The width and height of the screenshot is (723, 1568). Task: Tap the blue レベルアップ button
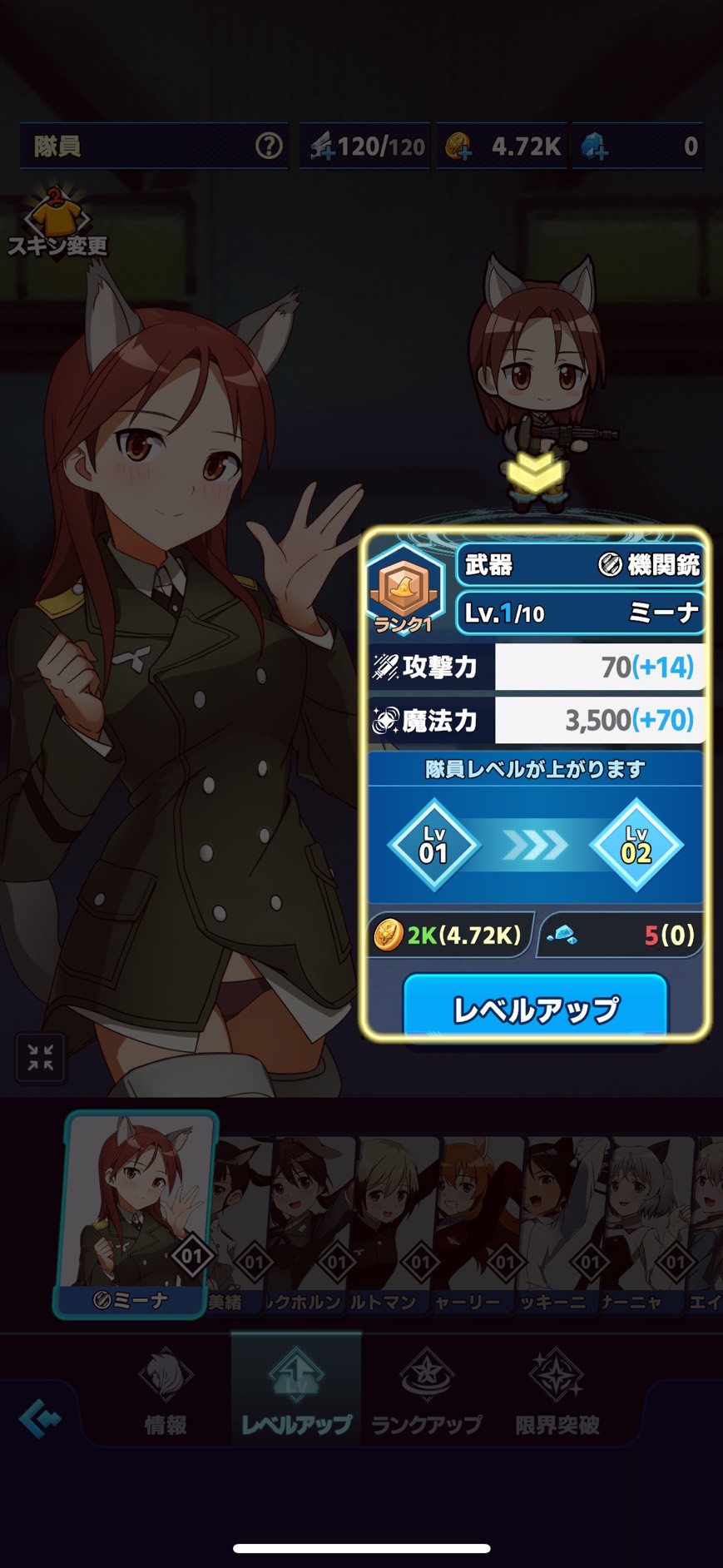pyautogui.click(x=535, y=1008)
